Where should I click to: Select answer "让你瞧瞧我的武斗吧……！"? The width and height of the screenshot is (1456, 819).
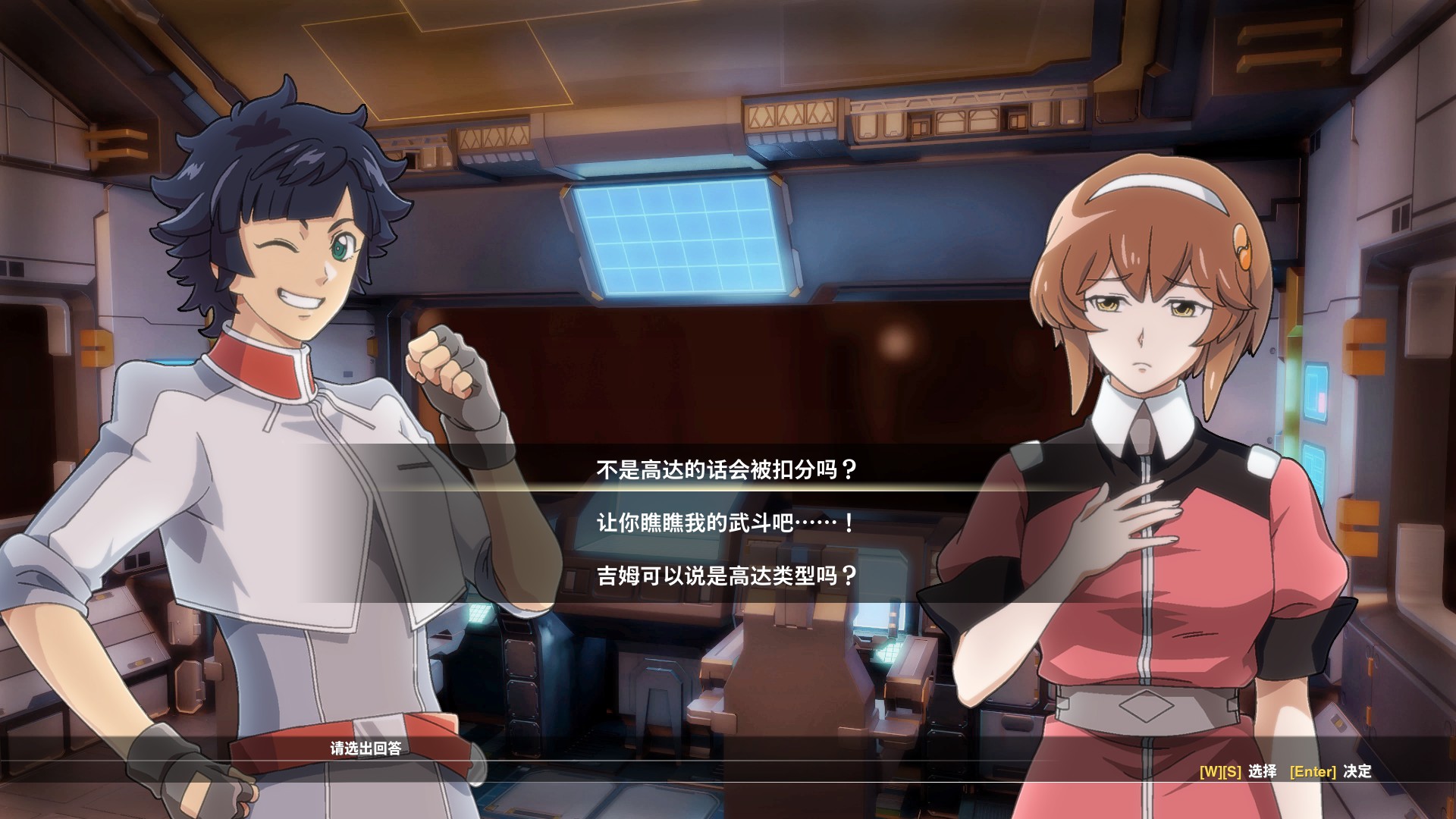click(726, 523)
